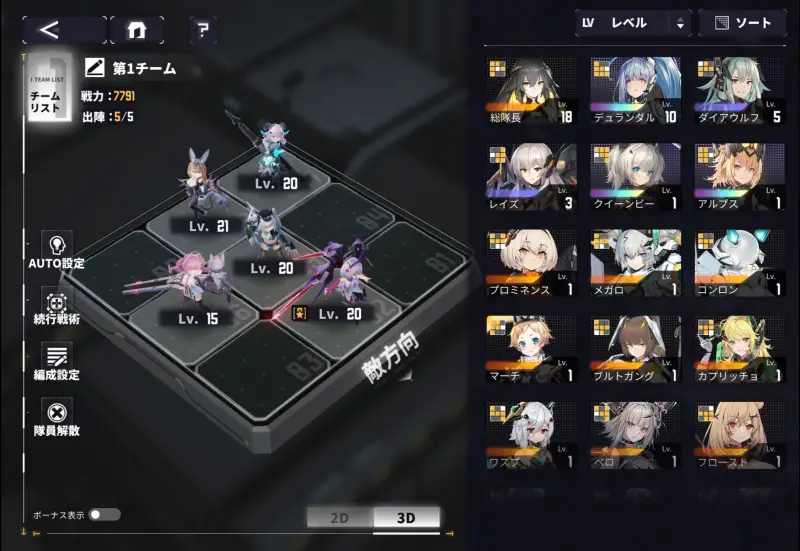
Task: Select character 総隊長 portrait
Action: pos(531,91)
